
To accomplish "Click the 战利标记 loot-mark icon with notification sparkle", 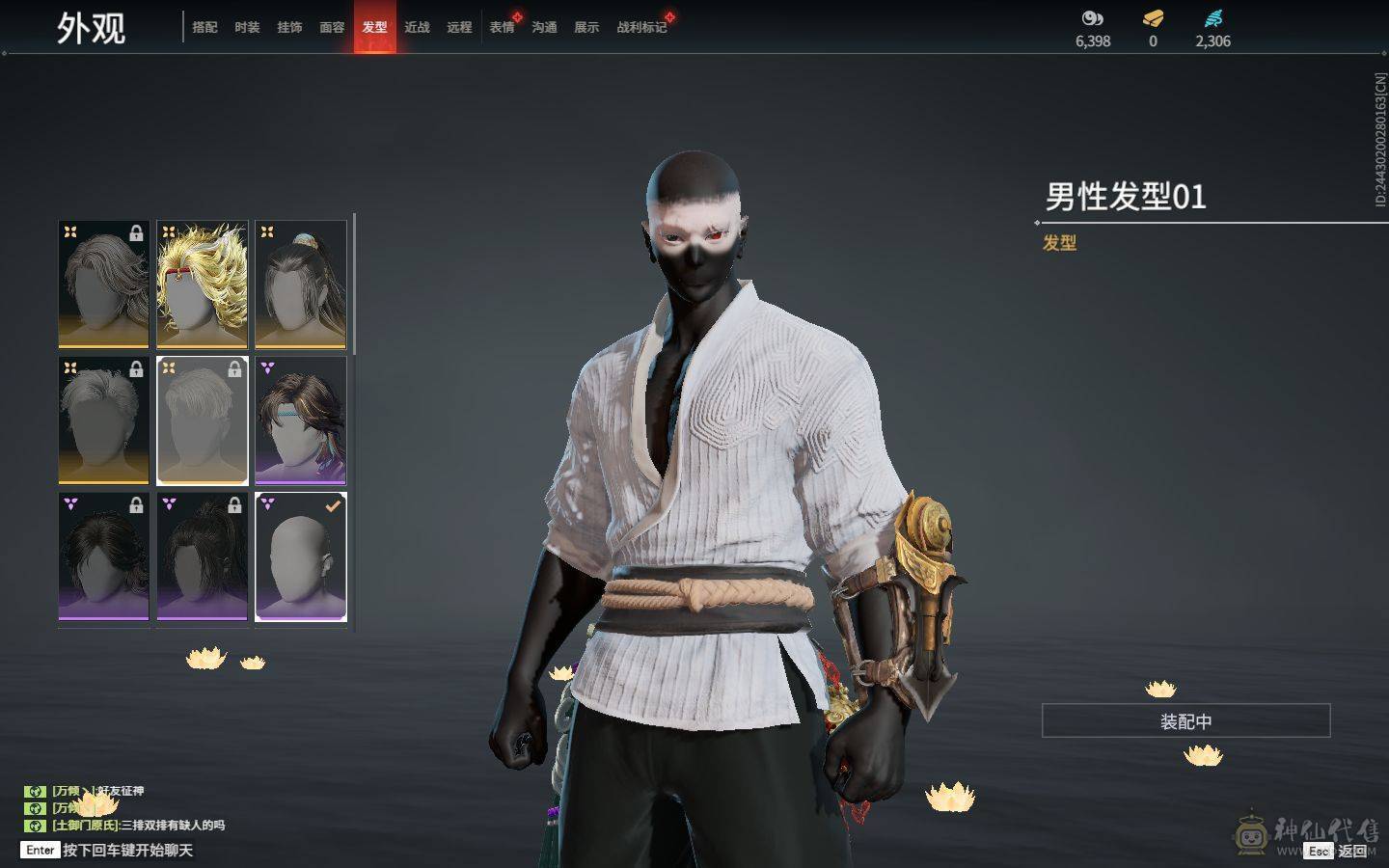I will [x=639, y=28].
